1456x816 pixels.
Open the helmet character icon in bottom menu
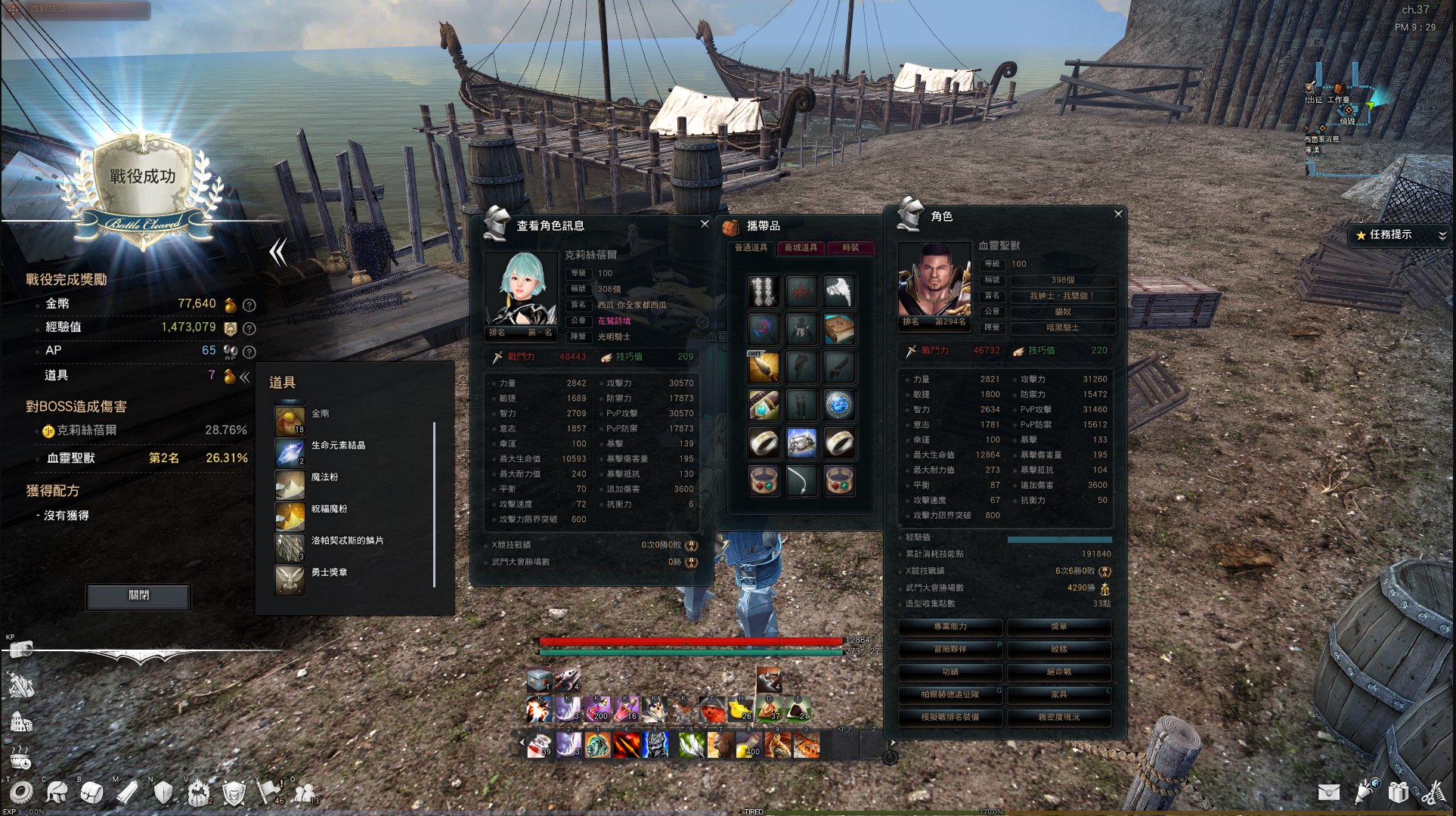pos(57,792)
